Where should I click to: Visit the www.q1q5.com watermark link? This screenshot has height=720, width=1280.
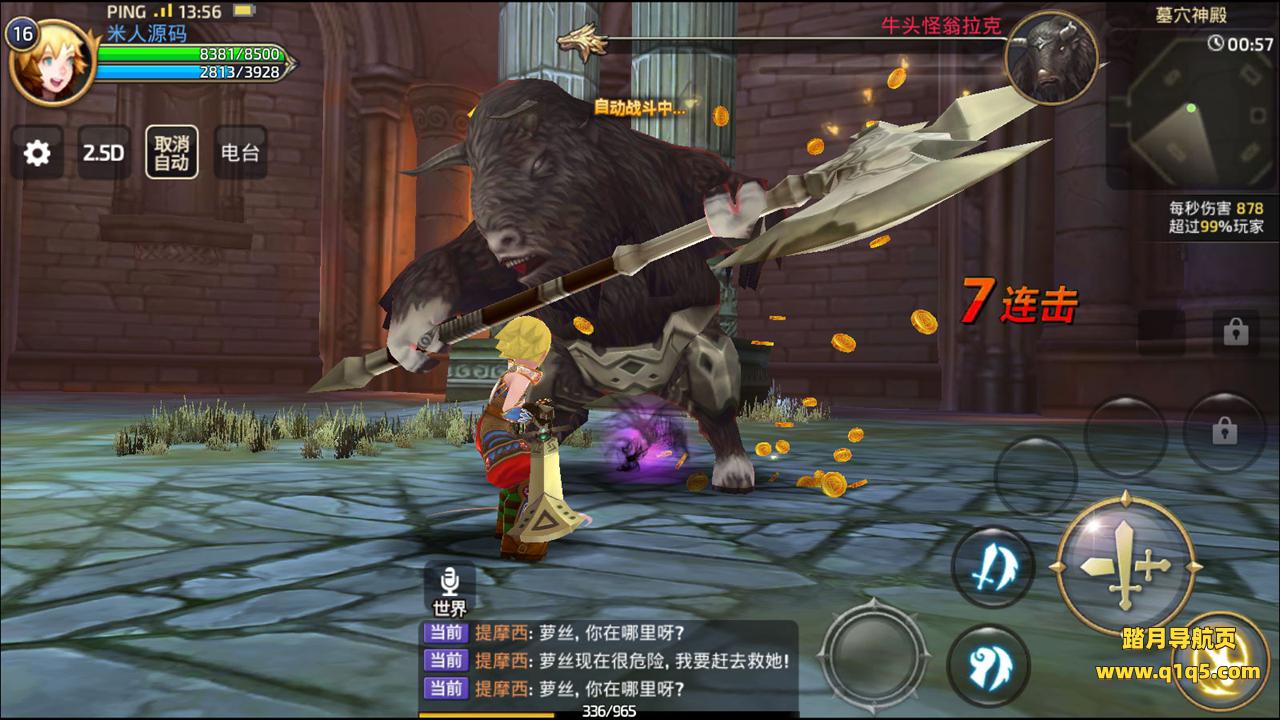coord(1178,671)
